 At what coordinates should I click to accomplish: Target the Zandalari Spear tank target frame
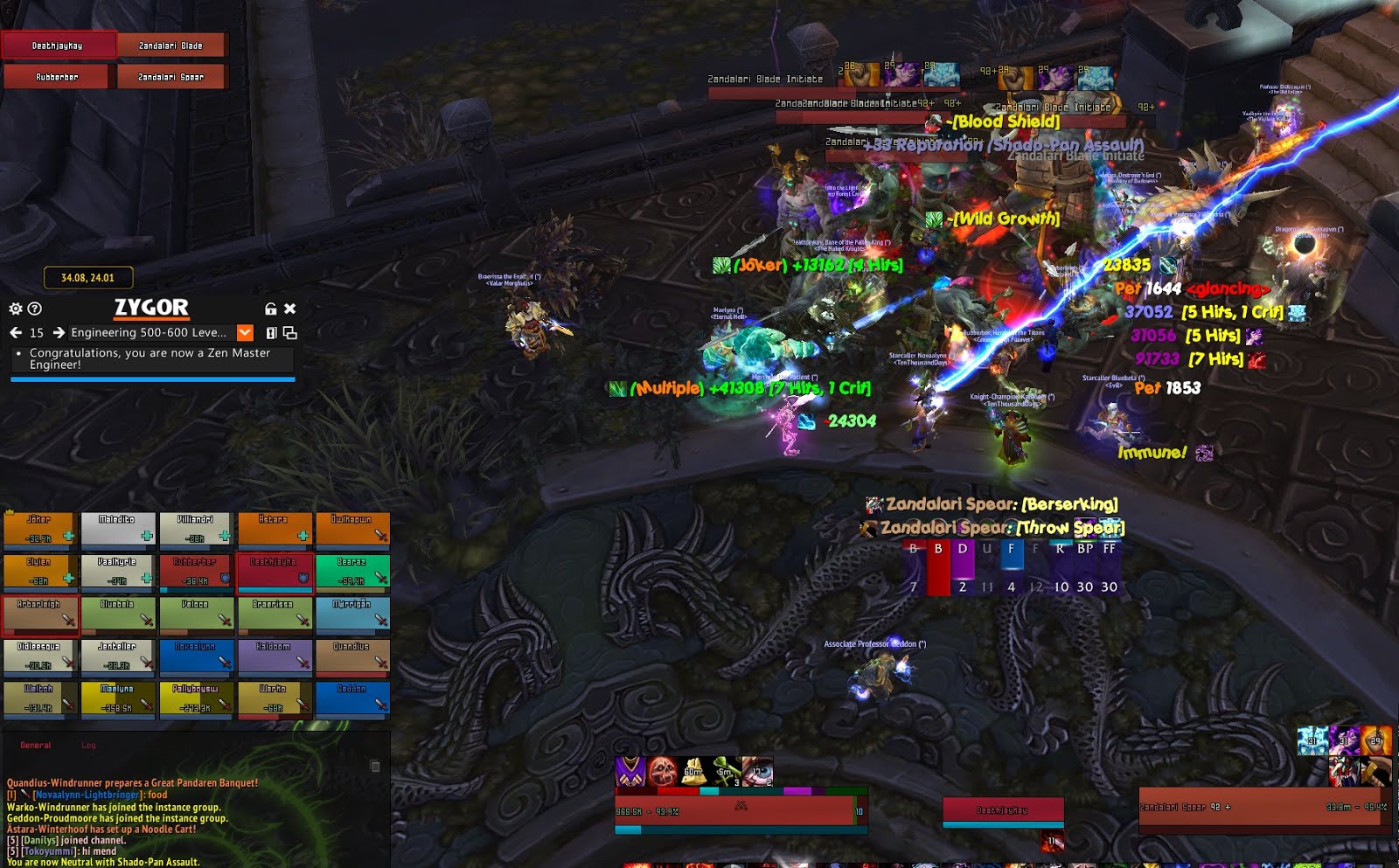tap(171, 77)
